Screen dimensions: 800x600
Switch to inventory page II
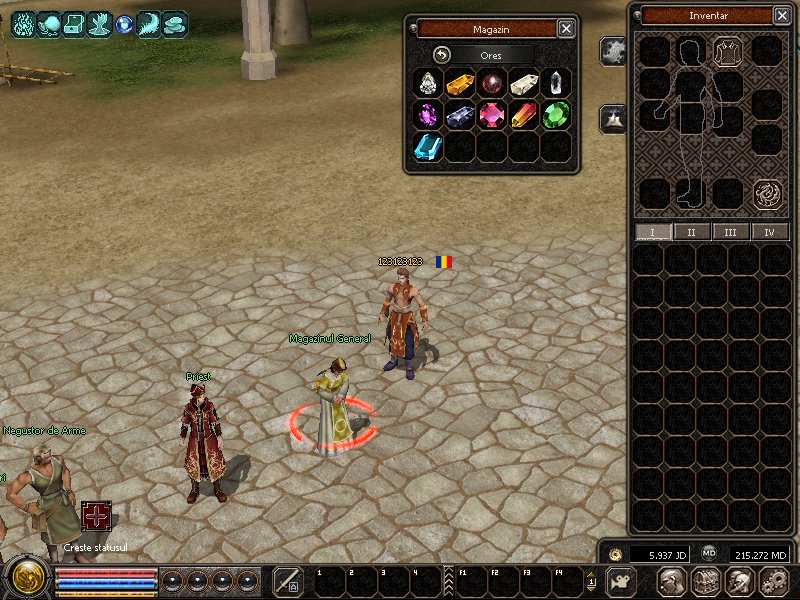coord(692,232)
